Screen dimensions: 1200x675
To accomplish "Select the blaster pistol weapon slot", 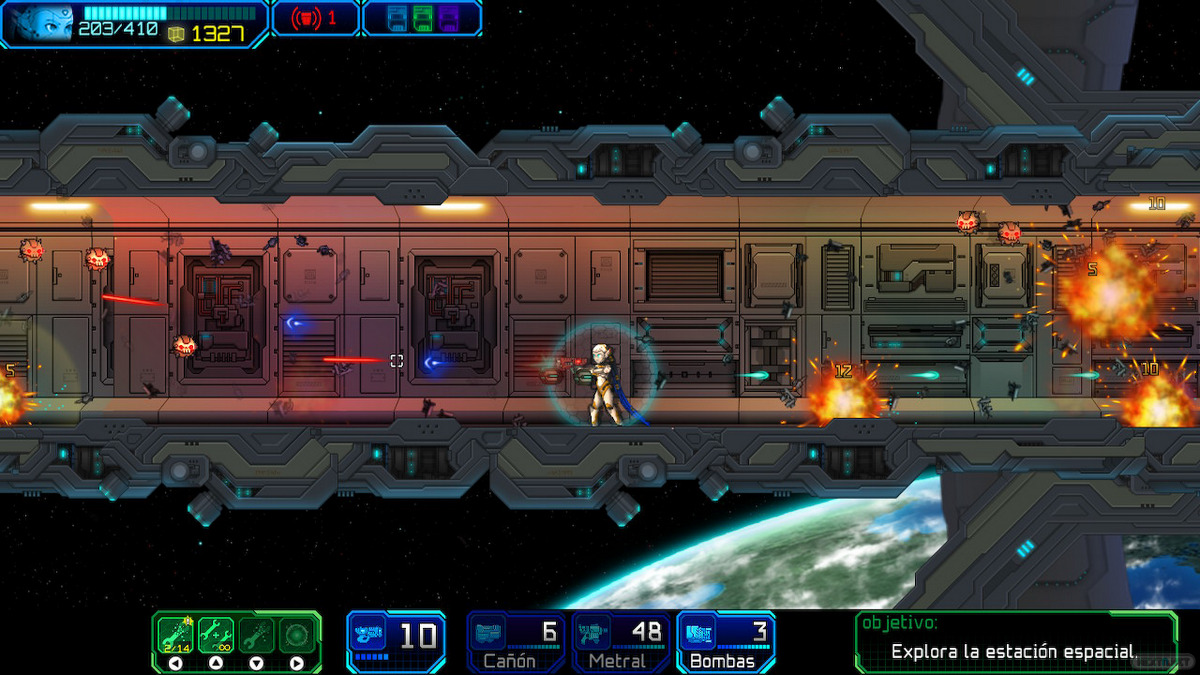I will [x=396, y=639].
